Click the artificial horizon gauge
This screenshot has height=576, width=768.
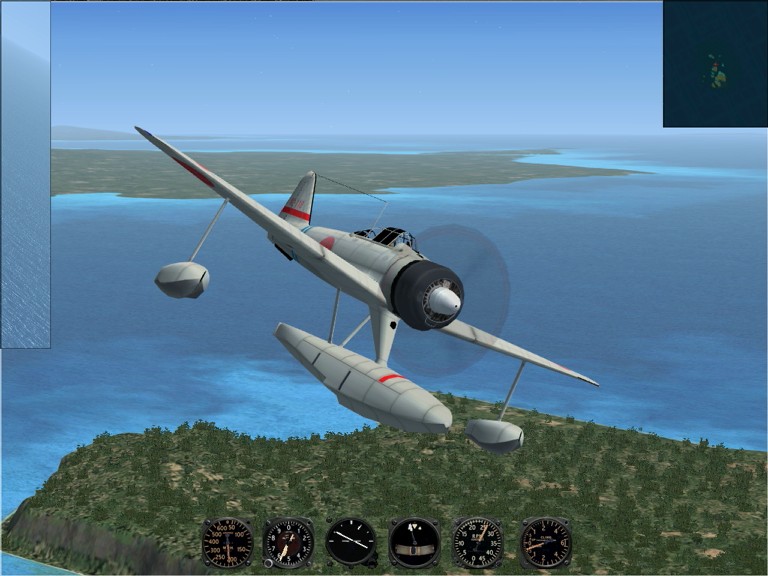pyautogui.click(x=351, y=542)
